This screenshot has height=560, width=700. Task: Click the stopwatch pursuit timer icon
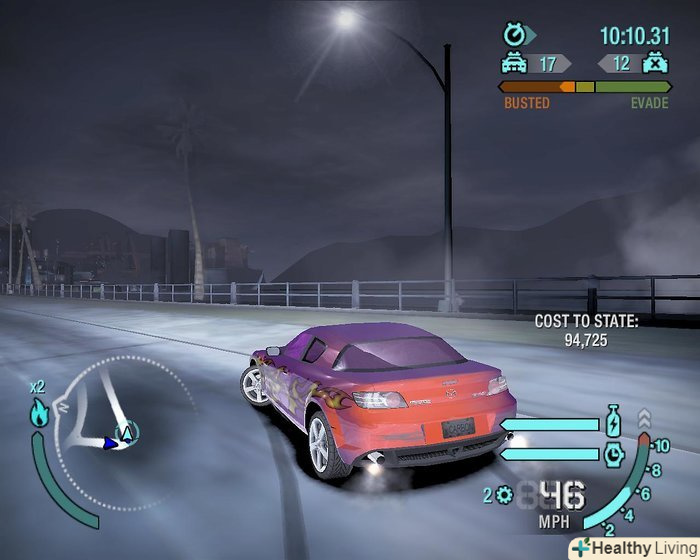[x=515, y=36]
